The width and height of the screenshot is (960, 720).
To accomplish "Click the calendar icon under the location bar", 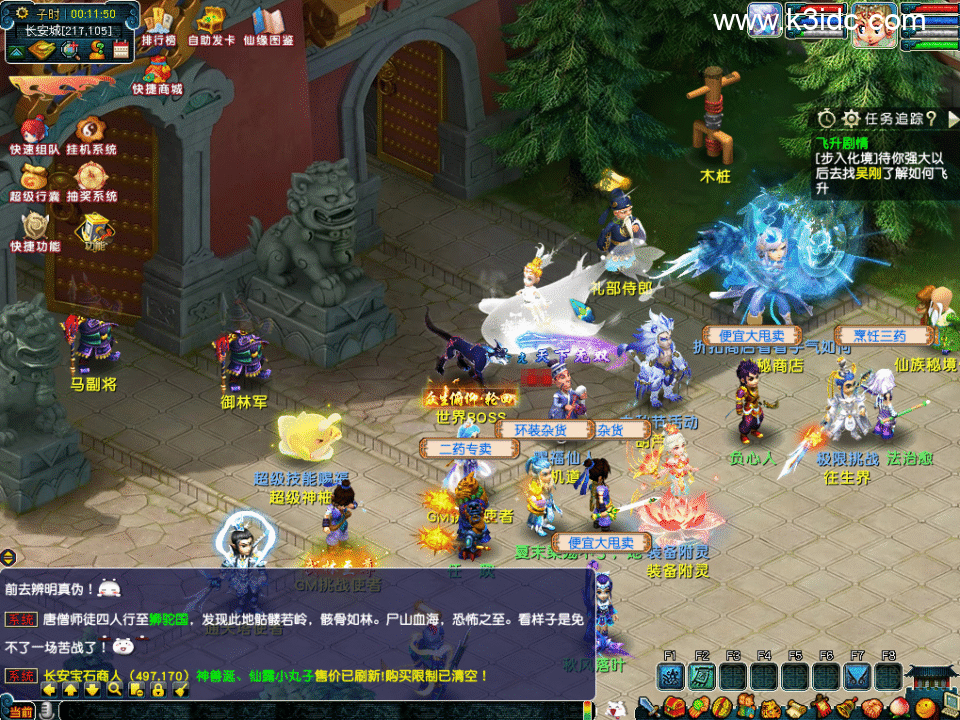I will click(x=121, y=48).
